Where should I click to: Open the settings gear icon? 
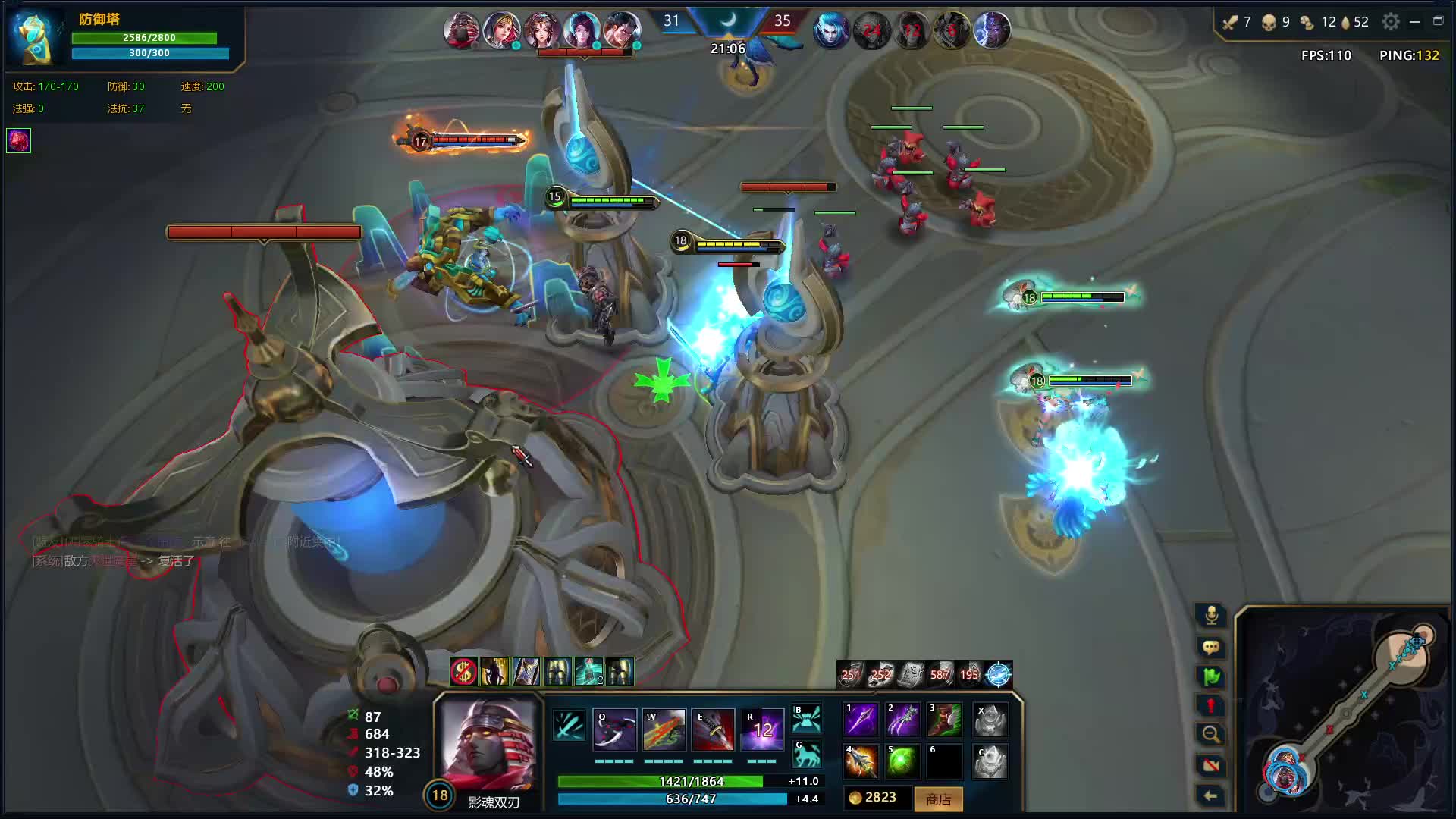click(x=1391, y=22)
